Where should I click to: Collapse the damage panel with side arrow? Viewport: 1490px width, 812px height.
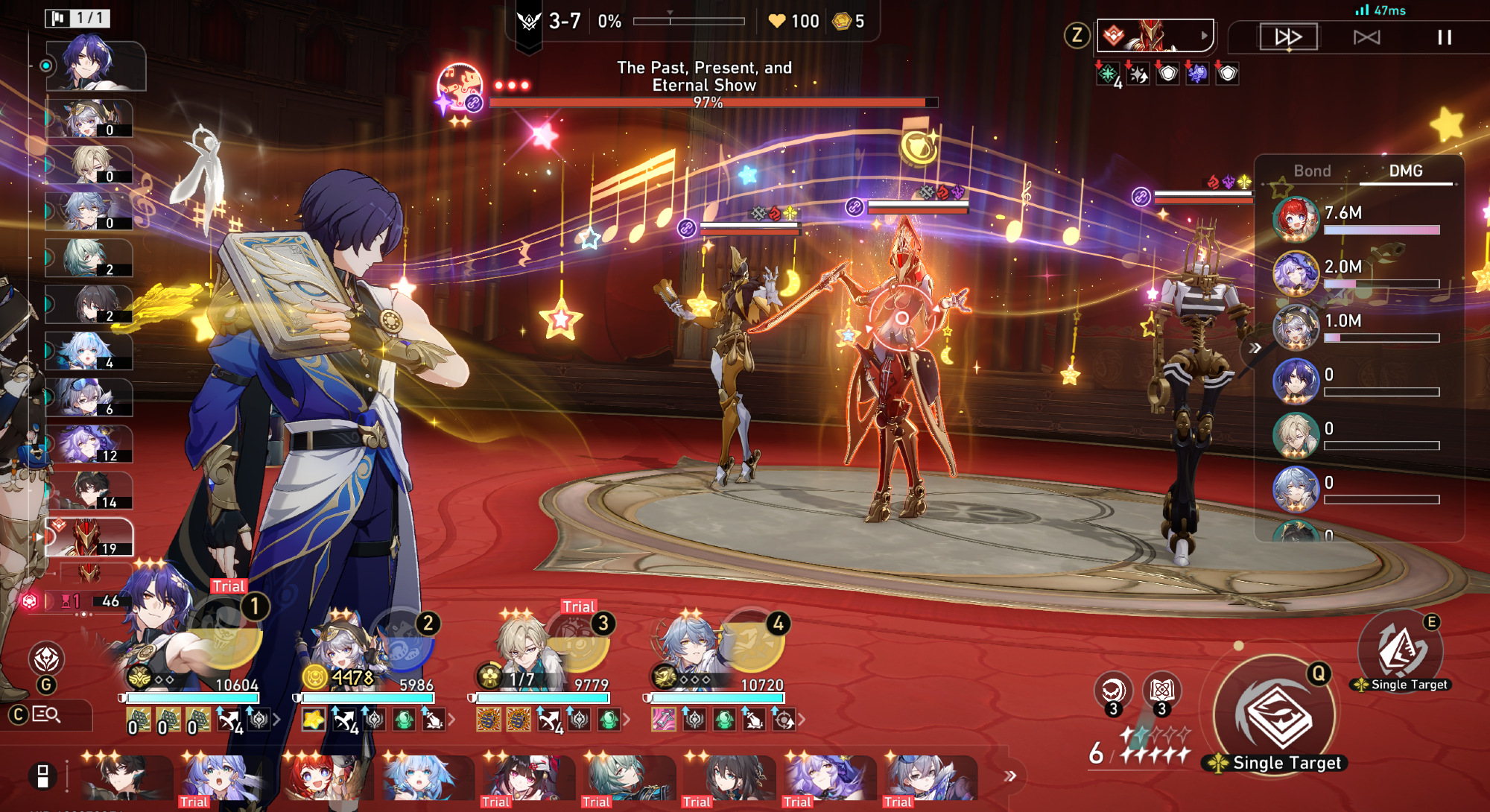click(1255, 348)
